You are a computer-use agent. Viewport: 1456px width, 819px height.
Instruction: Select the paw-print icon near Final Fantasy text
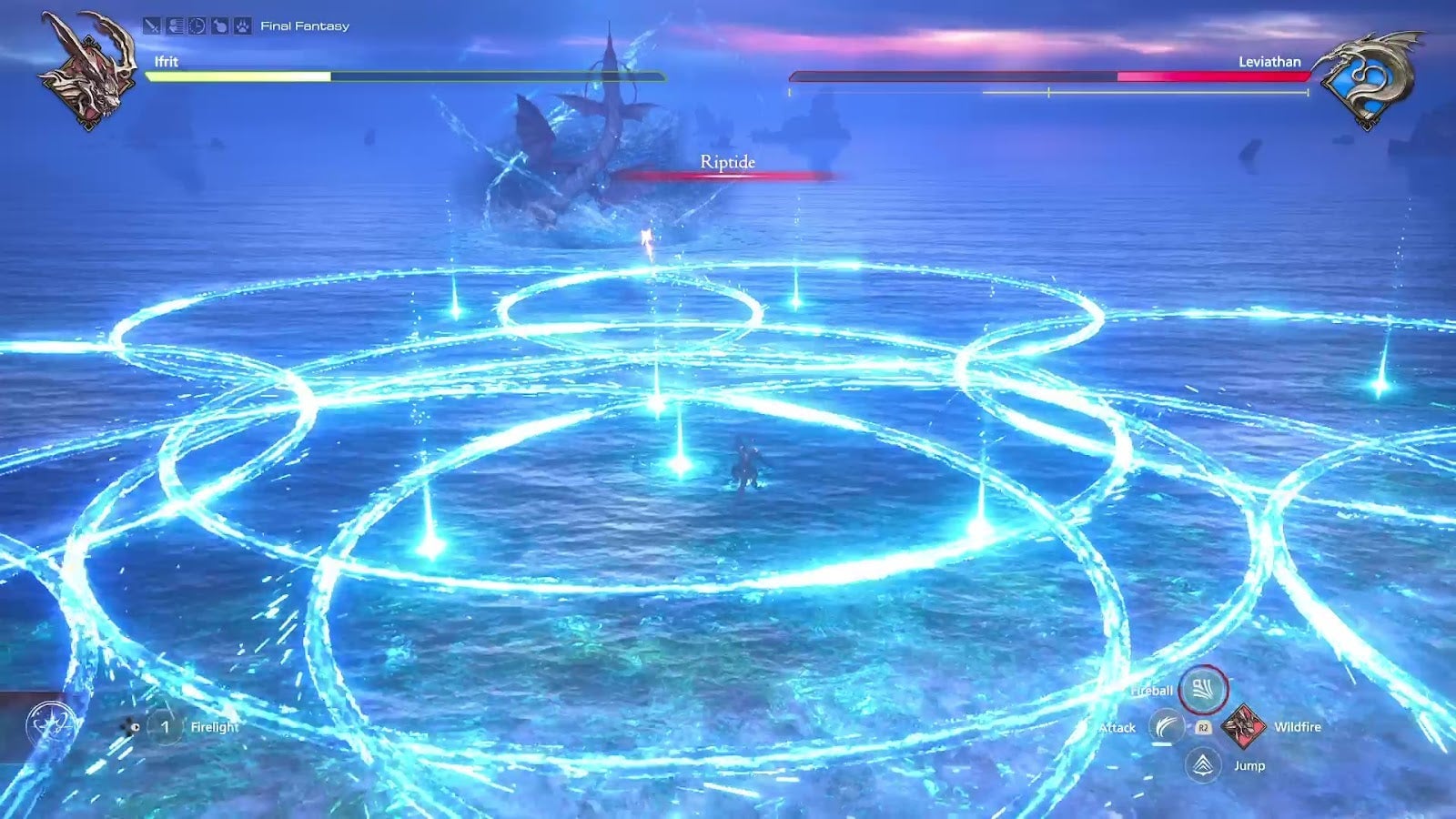243,25
